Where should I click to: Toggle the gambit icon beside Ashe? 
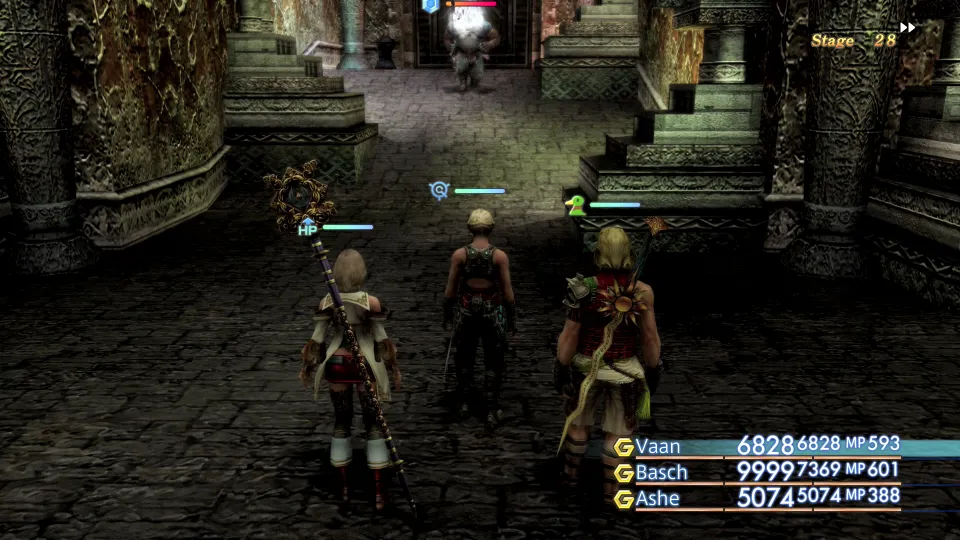tap(624, 497)
